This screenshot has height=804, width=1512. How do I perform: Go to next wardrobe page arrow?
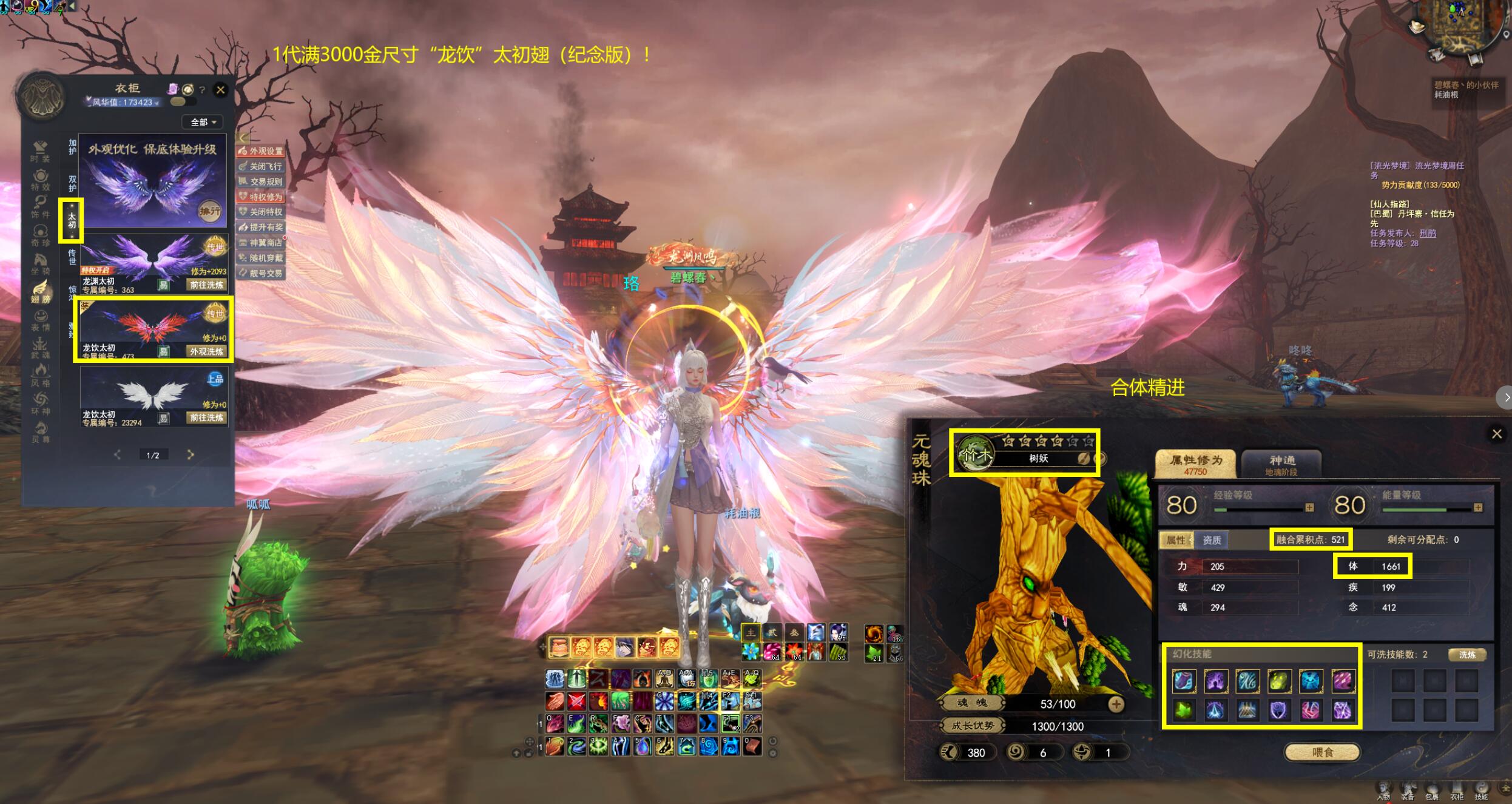coord(191,454)
